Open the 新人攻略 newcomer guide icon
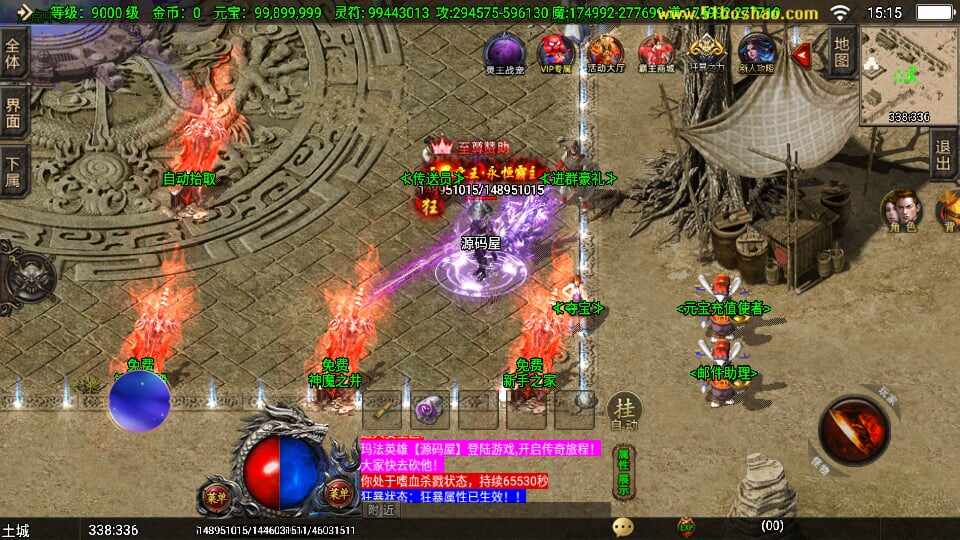 (x=756, y=53)
